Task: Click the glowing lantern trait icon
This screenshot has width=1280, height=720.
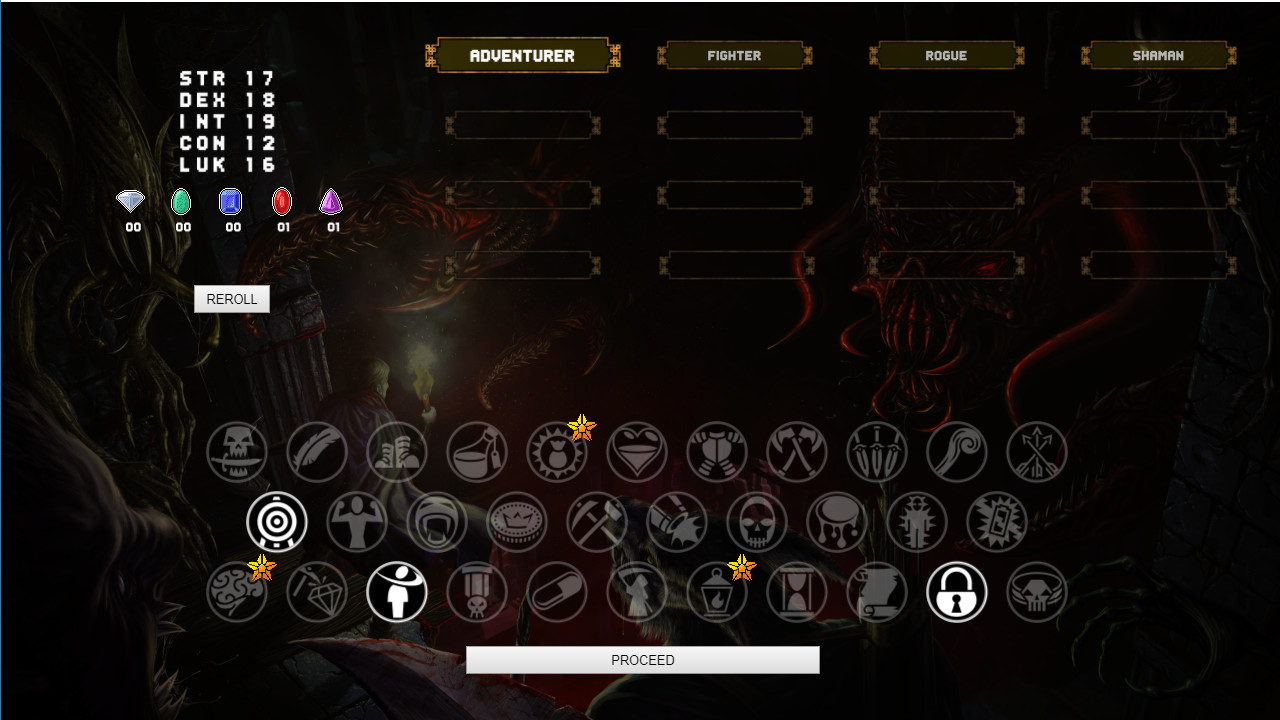Action: click(717, 591)
